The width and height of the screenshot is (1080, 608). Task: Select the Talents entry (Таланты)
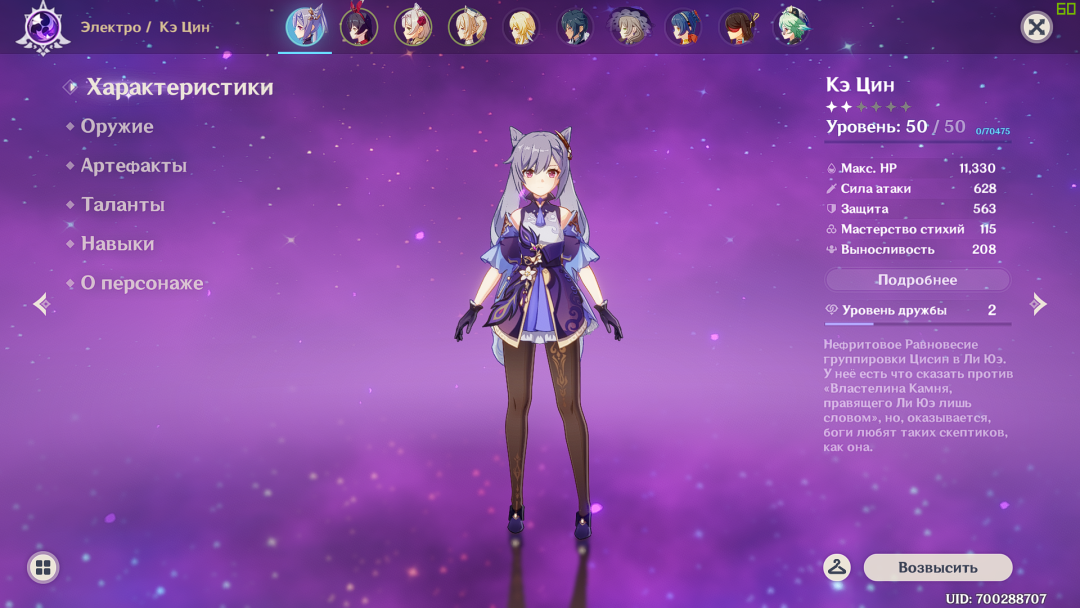pos(122,205)
